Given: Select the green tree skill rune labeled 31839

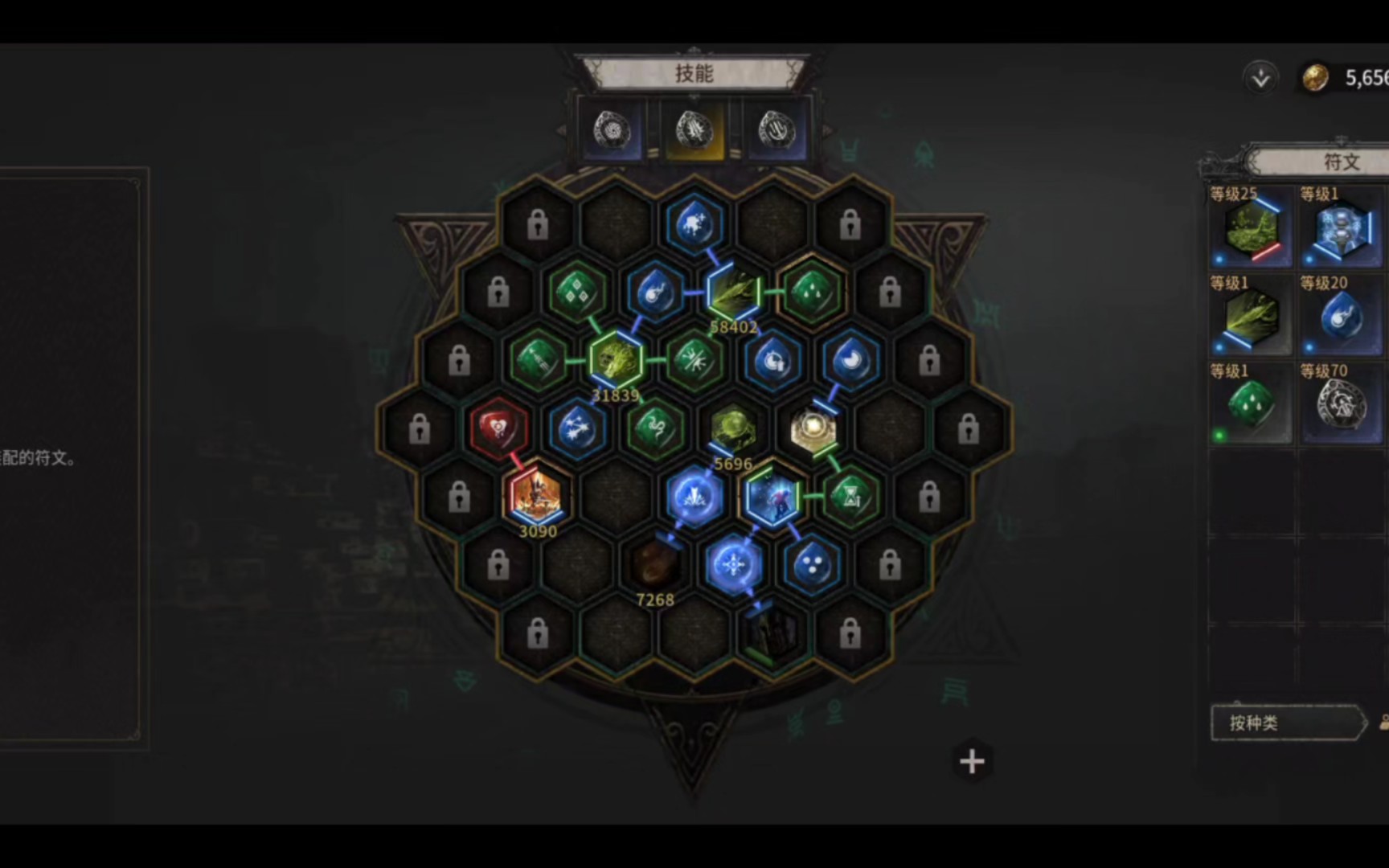Looking at the screenshot, I should 616,361.
